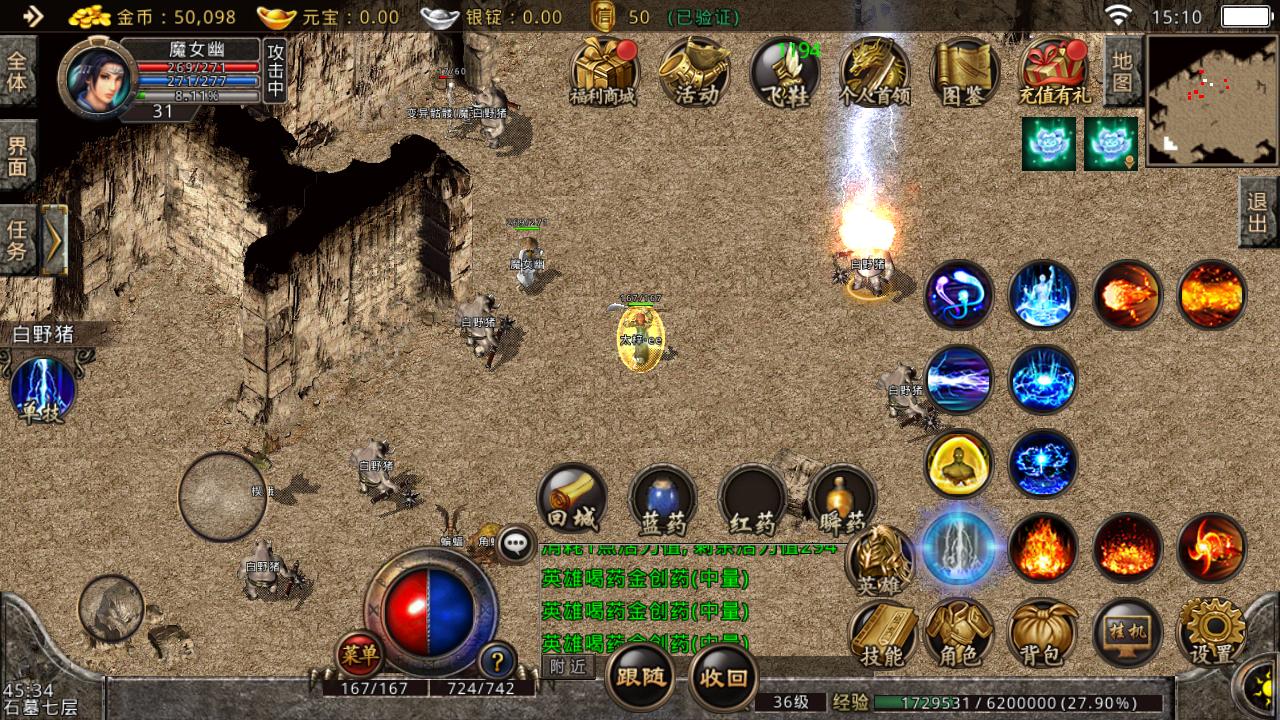Tap the 收回 recall button
Image resolution: width=1280 pixels, height=720 pixels.
723,677
